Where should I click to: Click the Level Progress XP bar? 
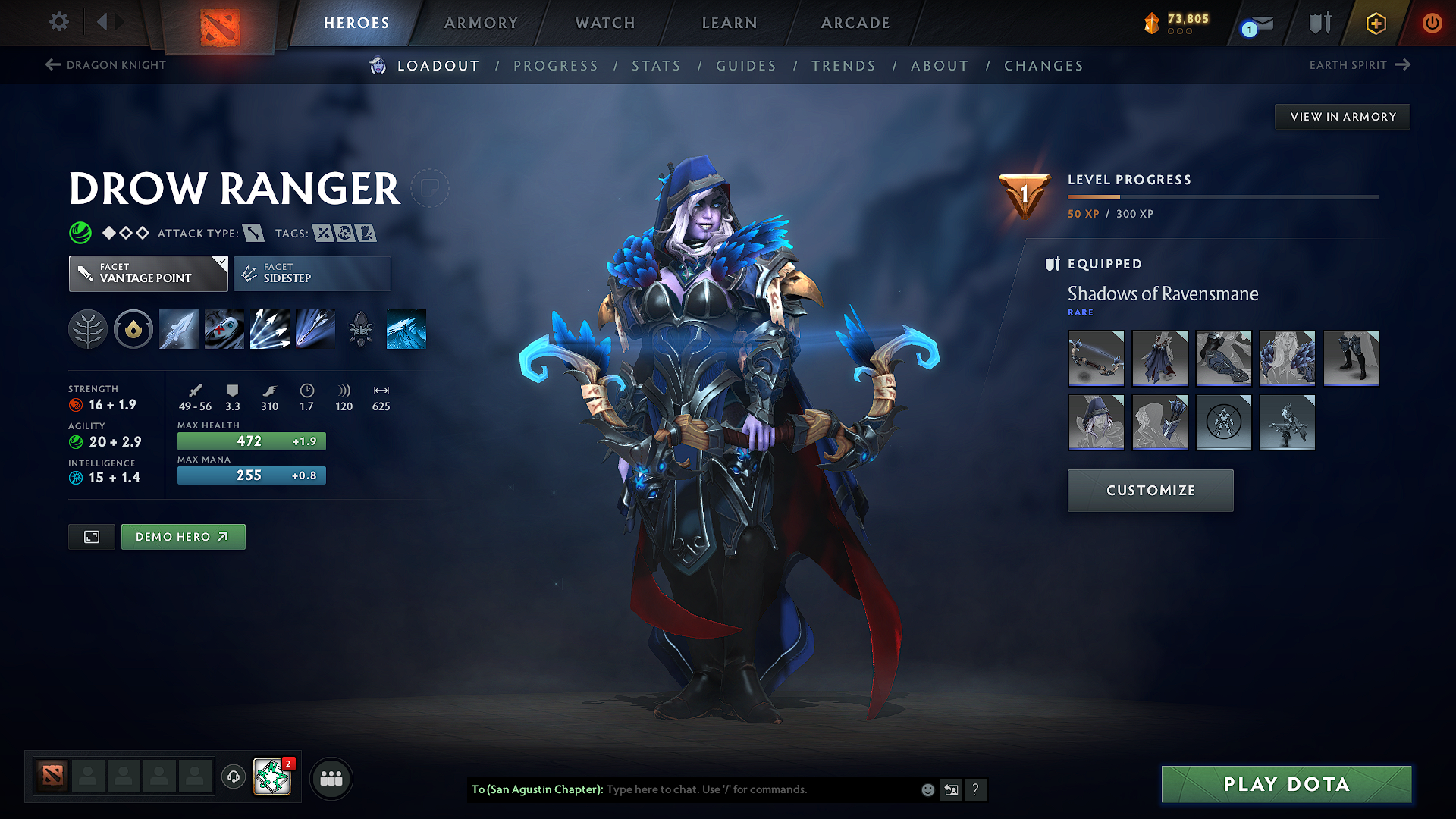[1222, 196]
